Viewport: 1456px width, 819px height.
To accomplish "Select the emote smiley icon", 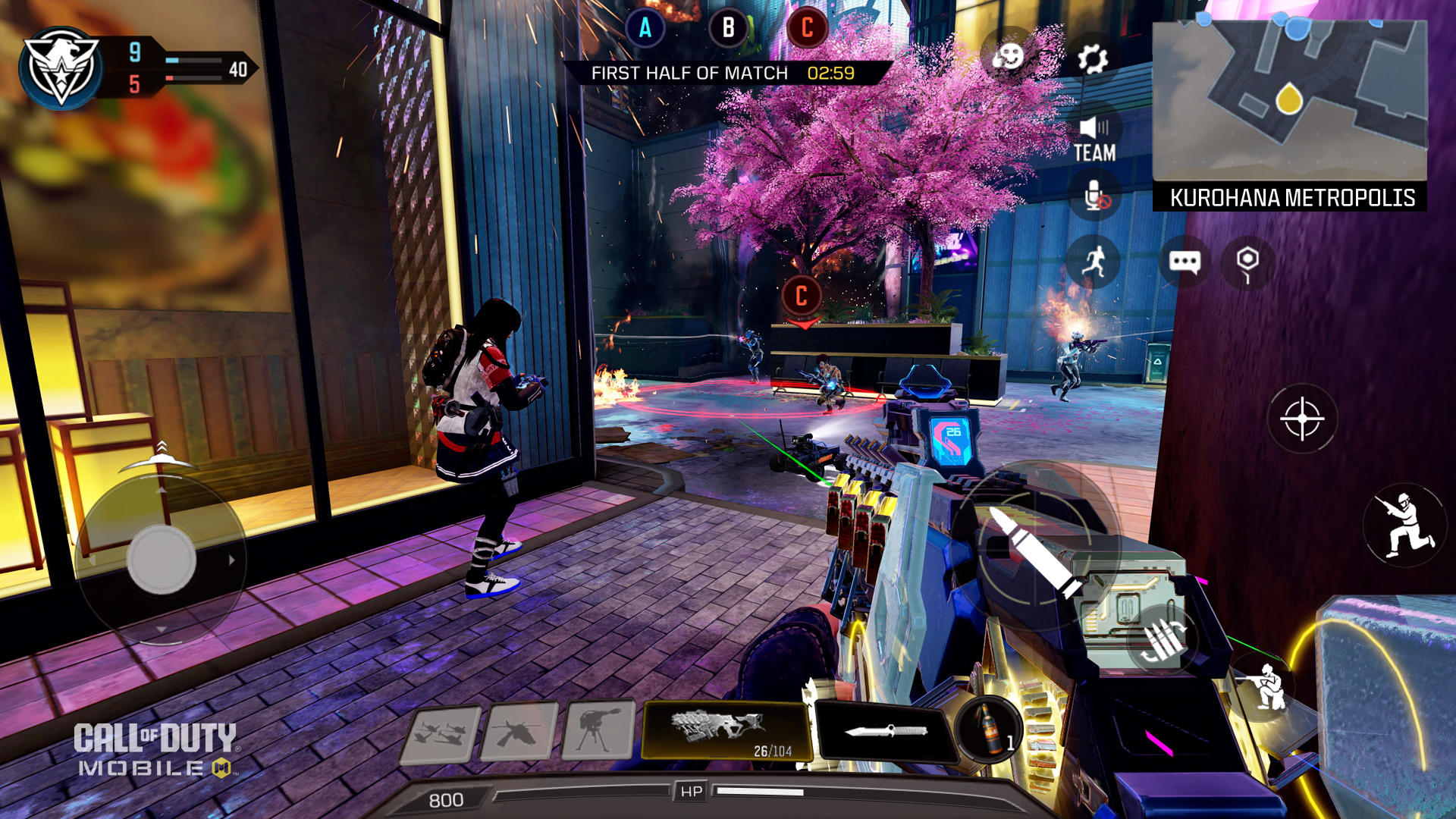I will point(1009,58).
